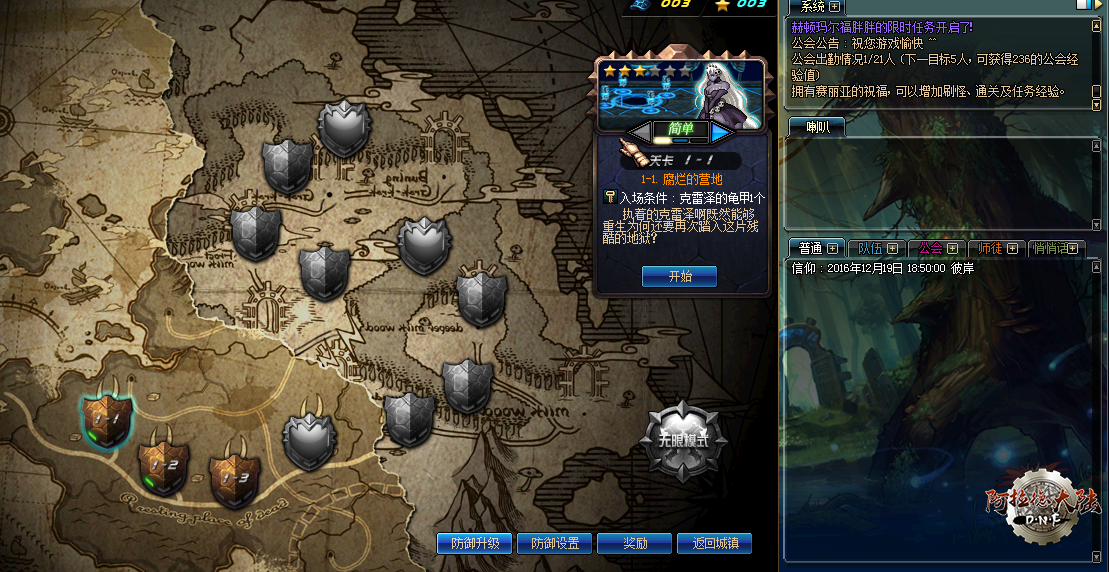Click the grey left arrow for previous difficulty

tap(638, 131)
